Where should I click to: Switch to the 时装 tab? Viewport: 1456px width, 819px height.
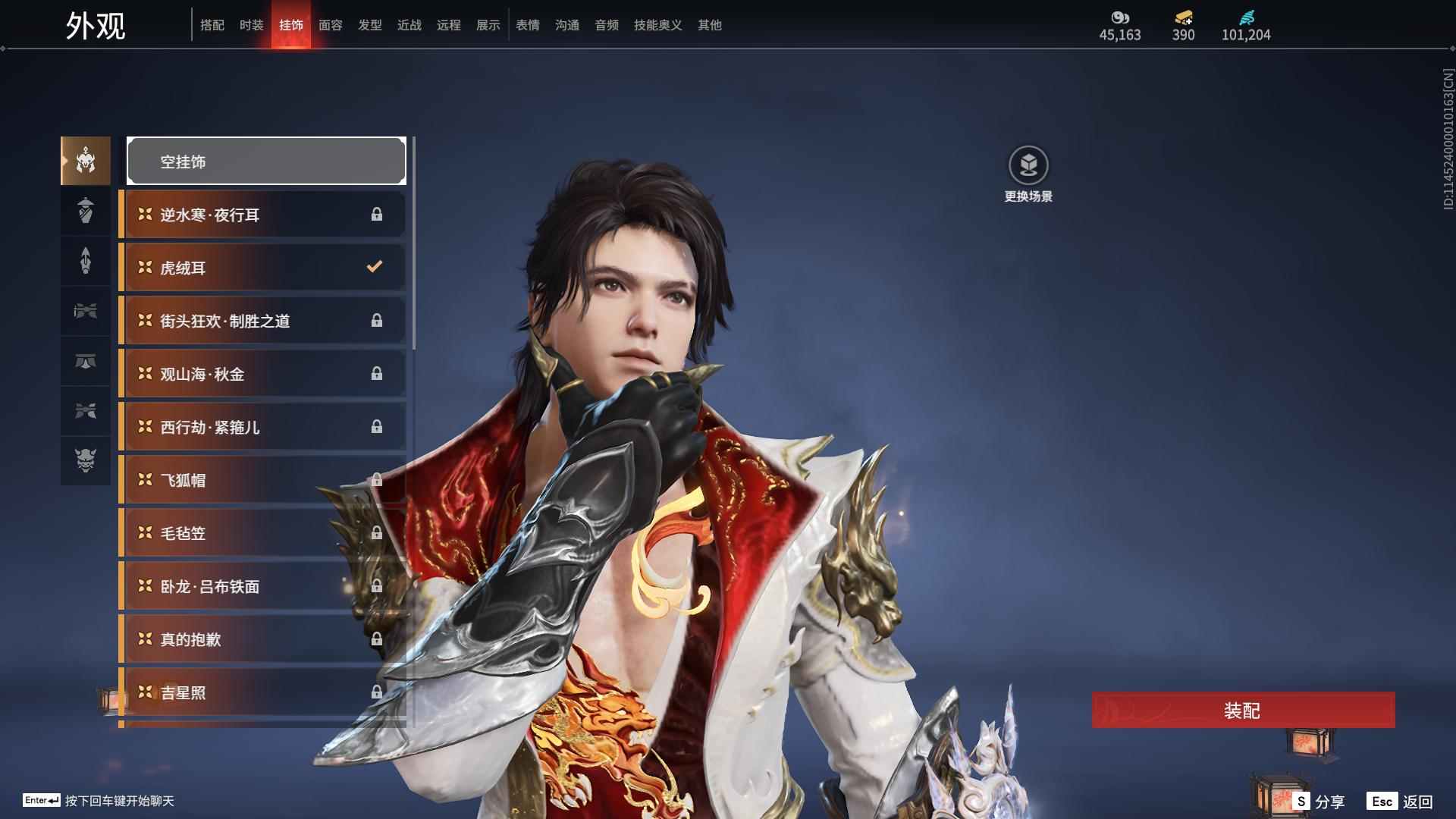[x=251, y=25]
